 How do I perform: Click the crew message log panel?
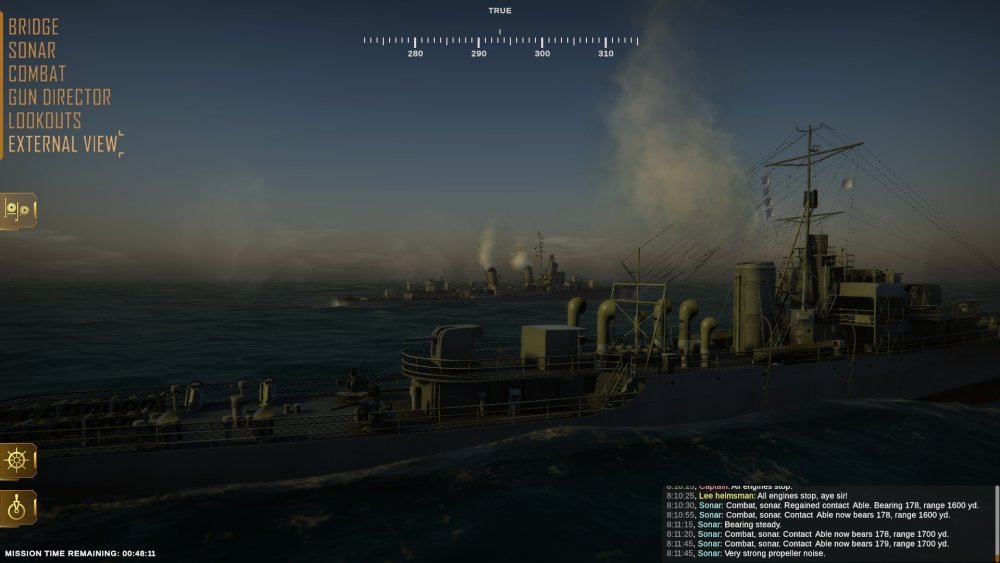(828, 522)
